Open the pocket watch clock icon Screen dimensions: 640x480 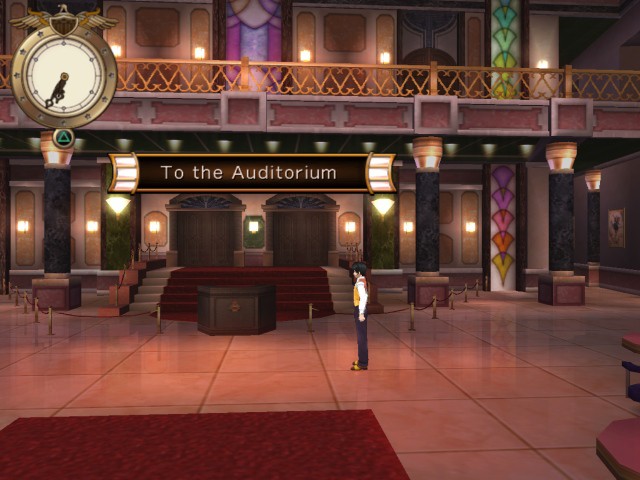click(63, 75)
